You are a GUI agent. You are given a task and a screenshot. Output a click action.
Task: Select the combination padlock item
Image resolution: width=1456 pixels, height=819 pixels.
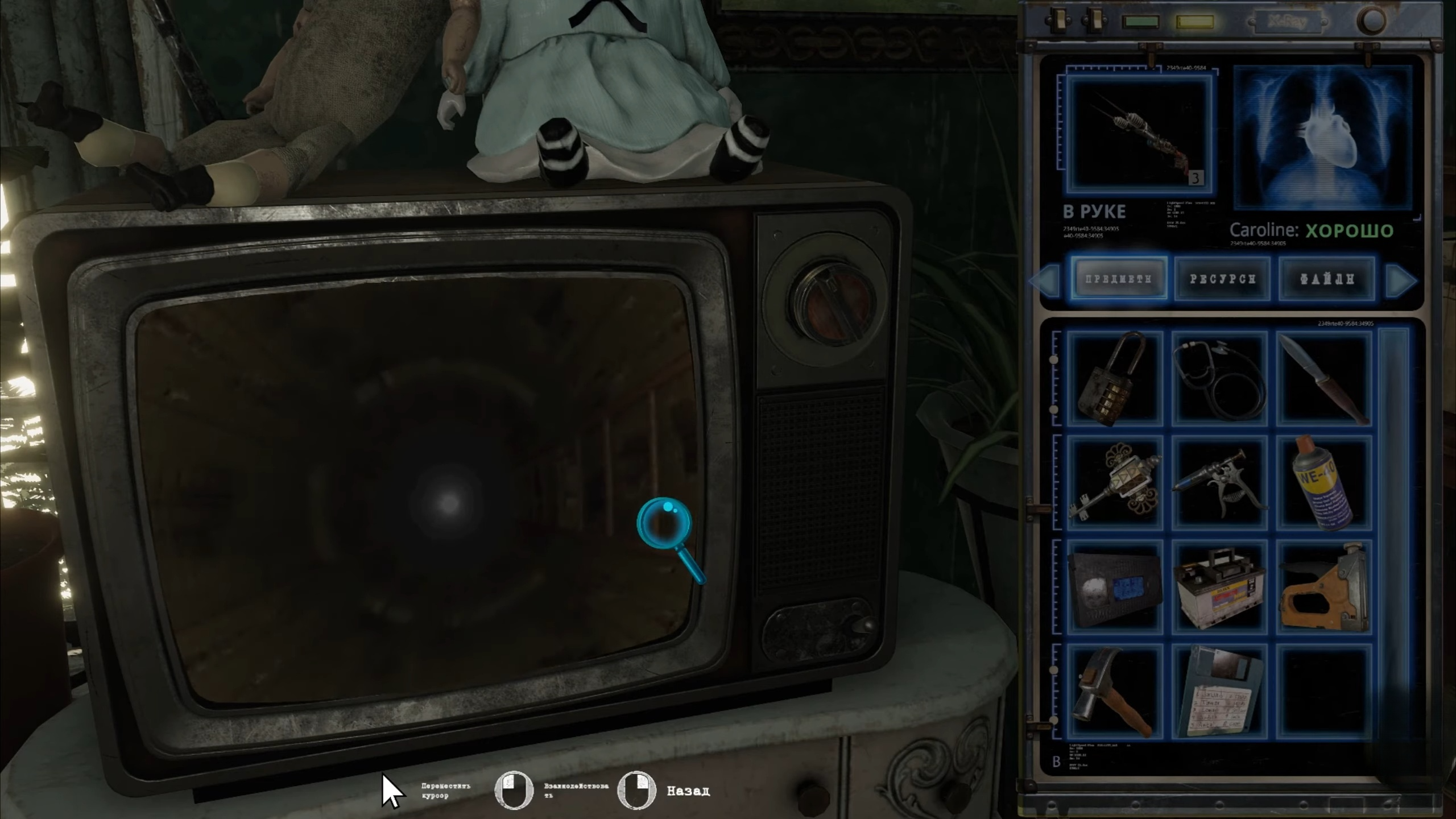tap(1114, 379)
